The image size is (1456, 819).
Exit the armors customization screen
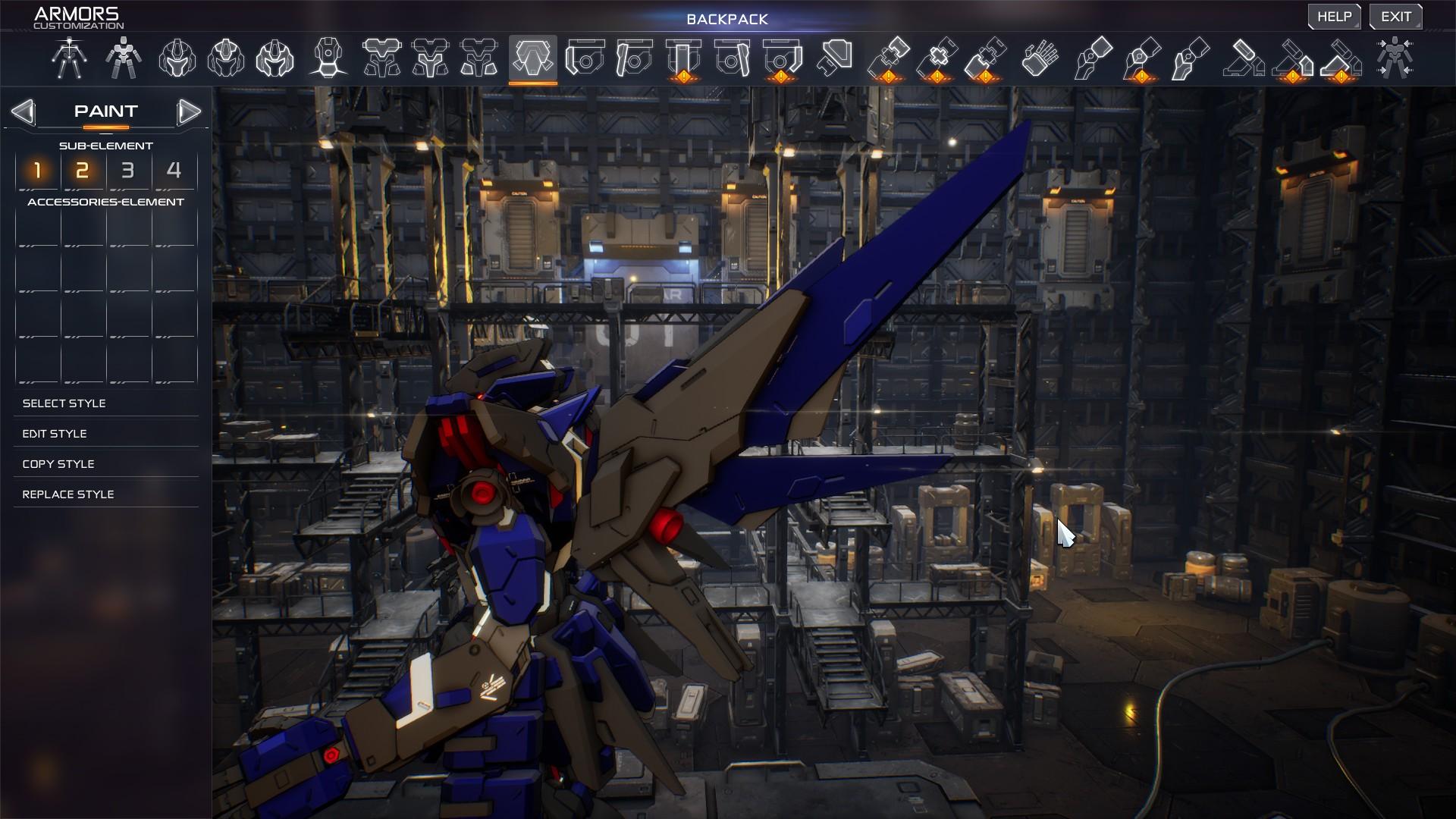1395,17
